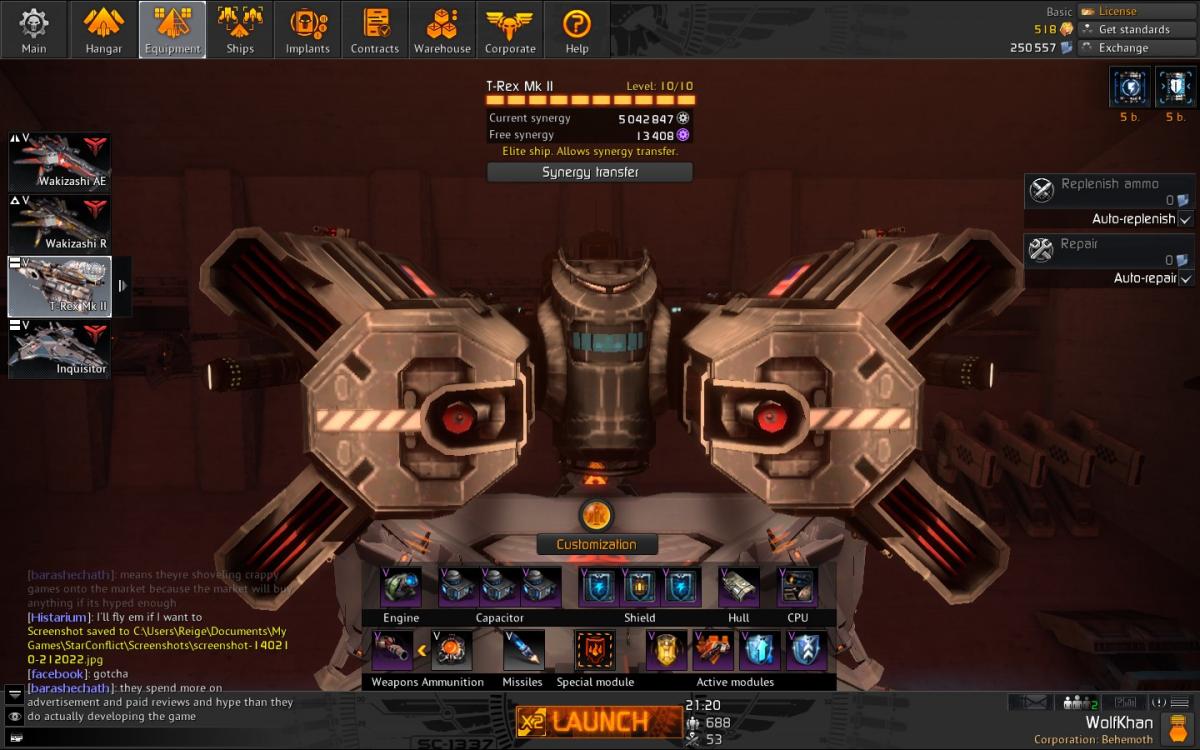The height and width of the screenshot is (750, 1200).
Task: Click the Synergy transfer button
Action: pos(590,172)
